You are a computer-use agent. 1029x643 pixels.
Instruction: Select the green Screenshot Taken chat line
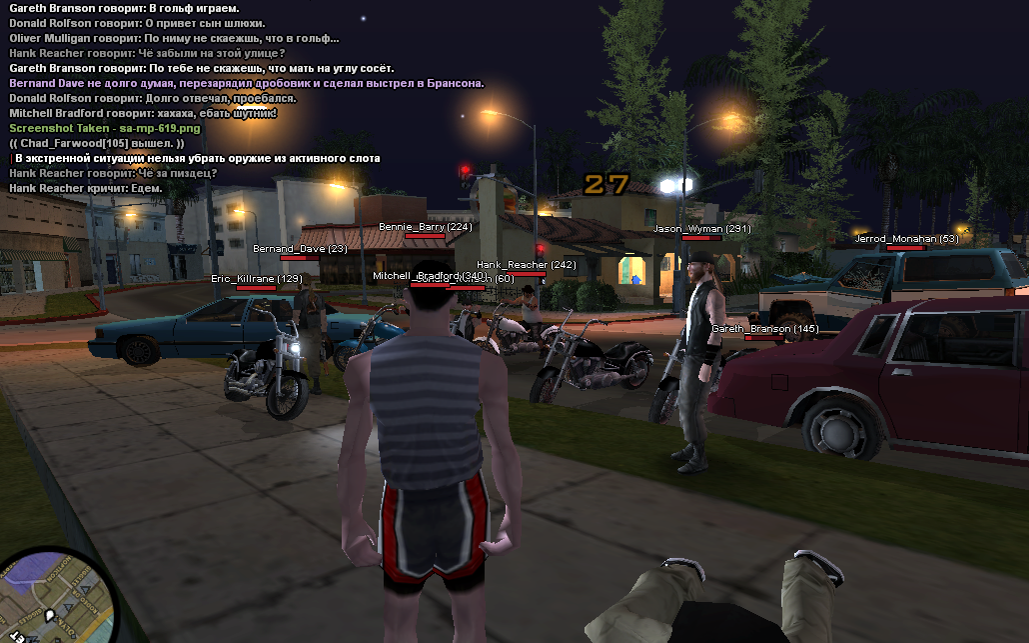105,129
